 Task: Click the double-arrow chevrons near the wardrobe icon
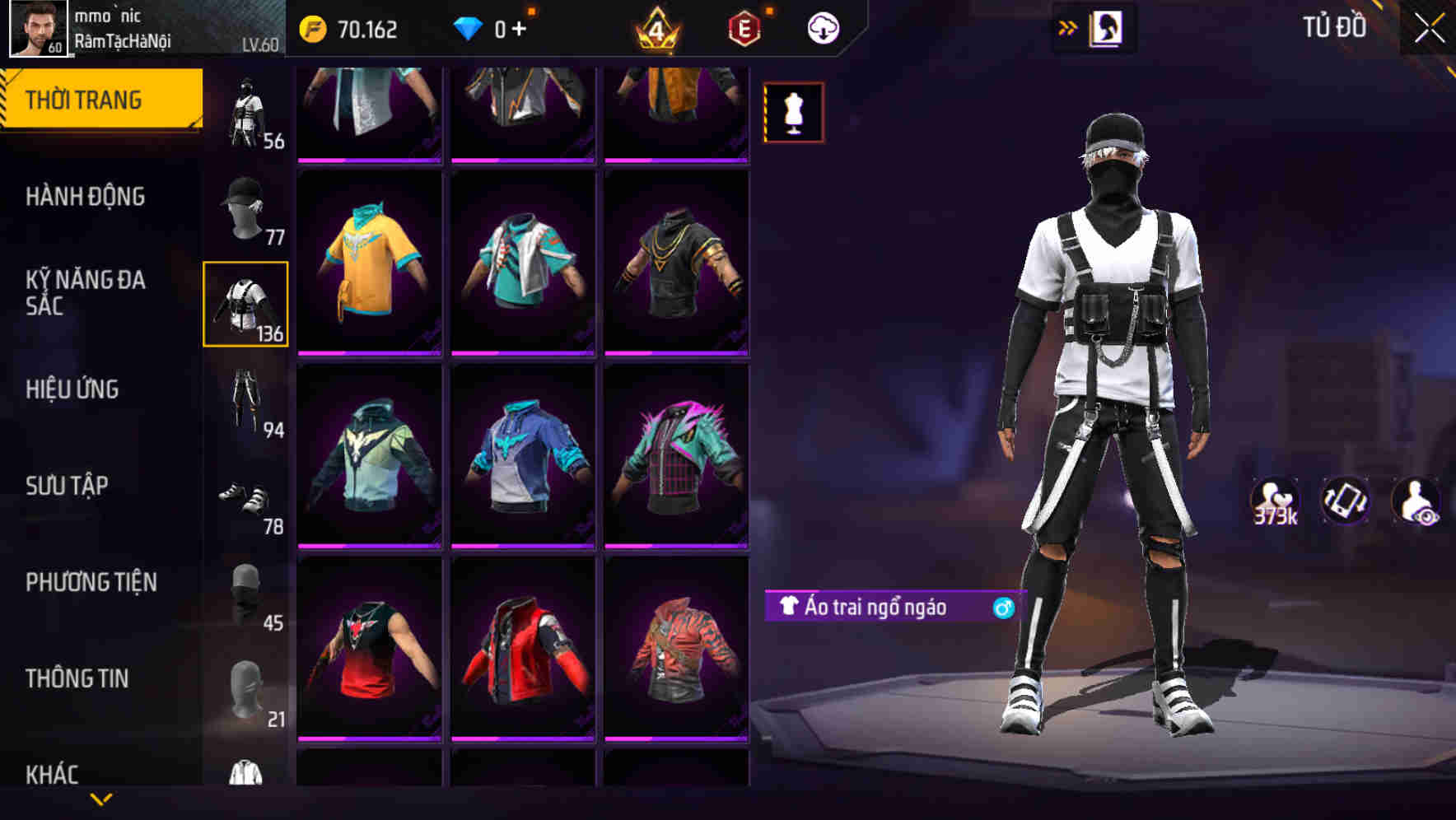click(1066, 27)
